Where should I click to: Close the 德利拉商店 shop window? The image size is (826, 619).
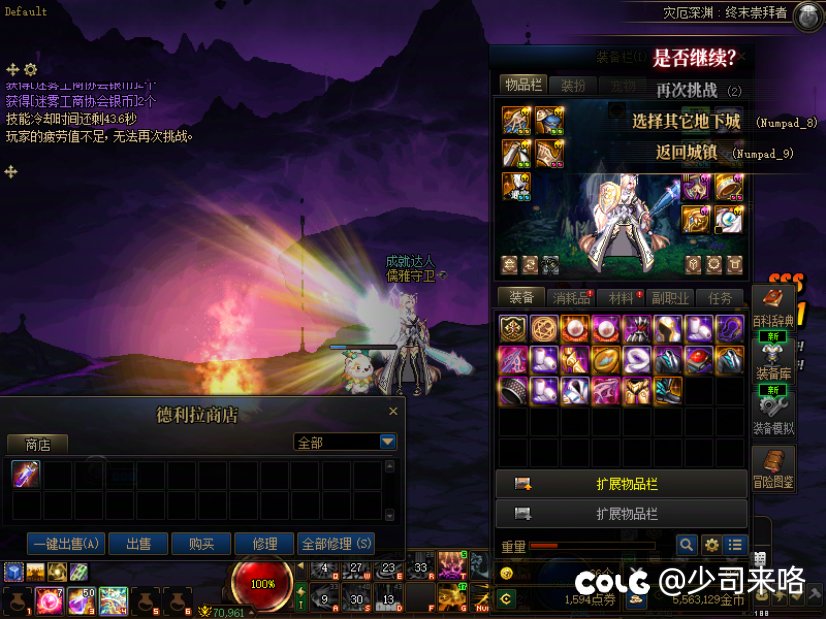tap(393, 411)
